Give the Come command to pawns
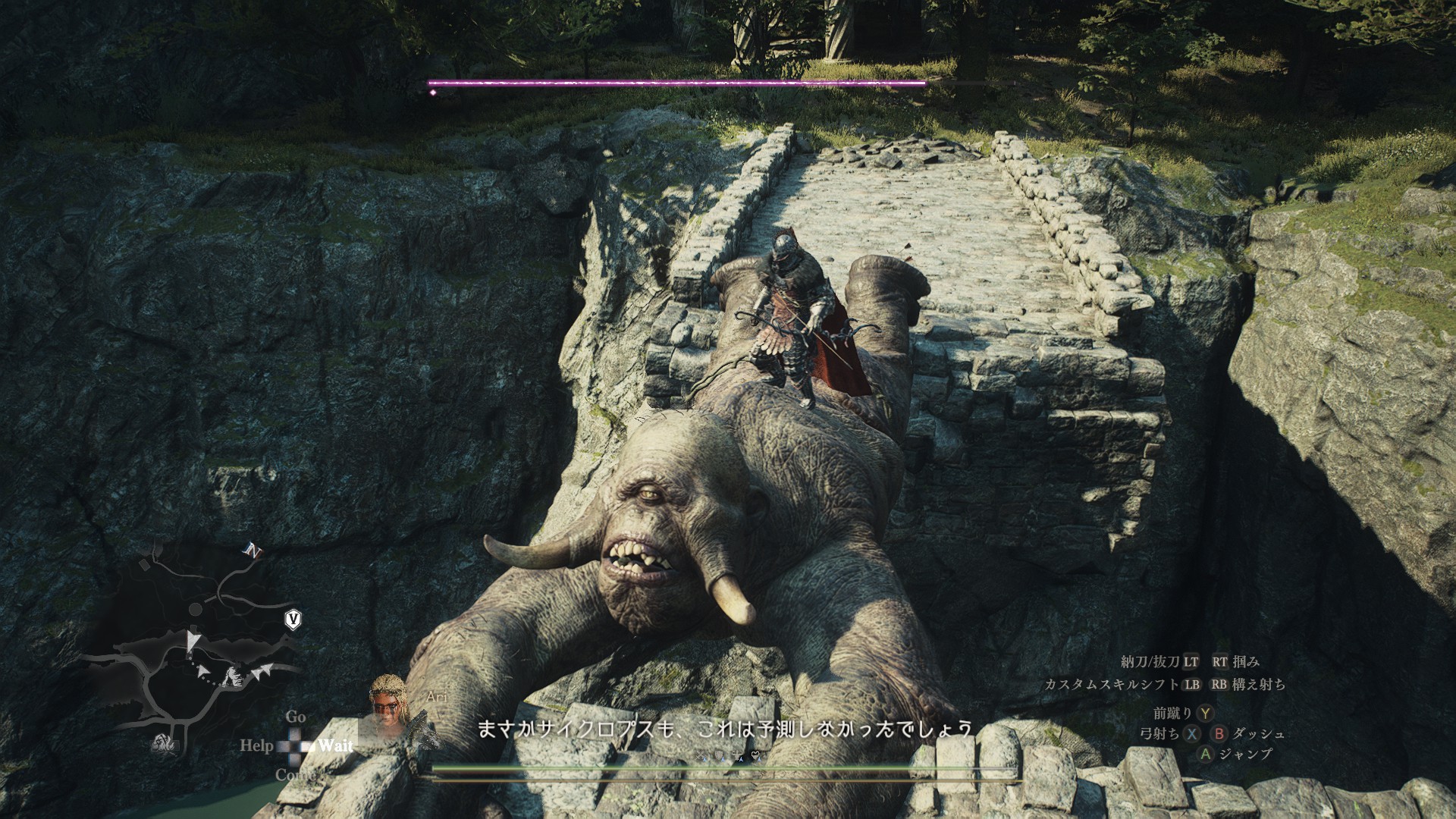The width and height of the screenshot is (1456, 819). click(x=294, y=774)
